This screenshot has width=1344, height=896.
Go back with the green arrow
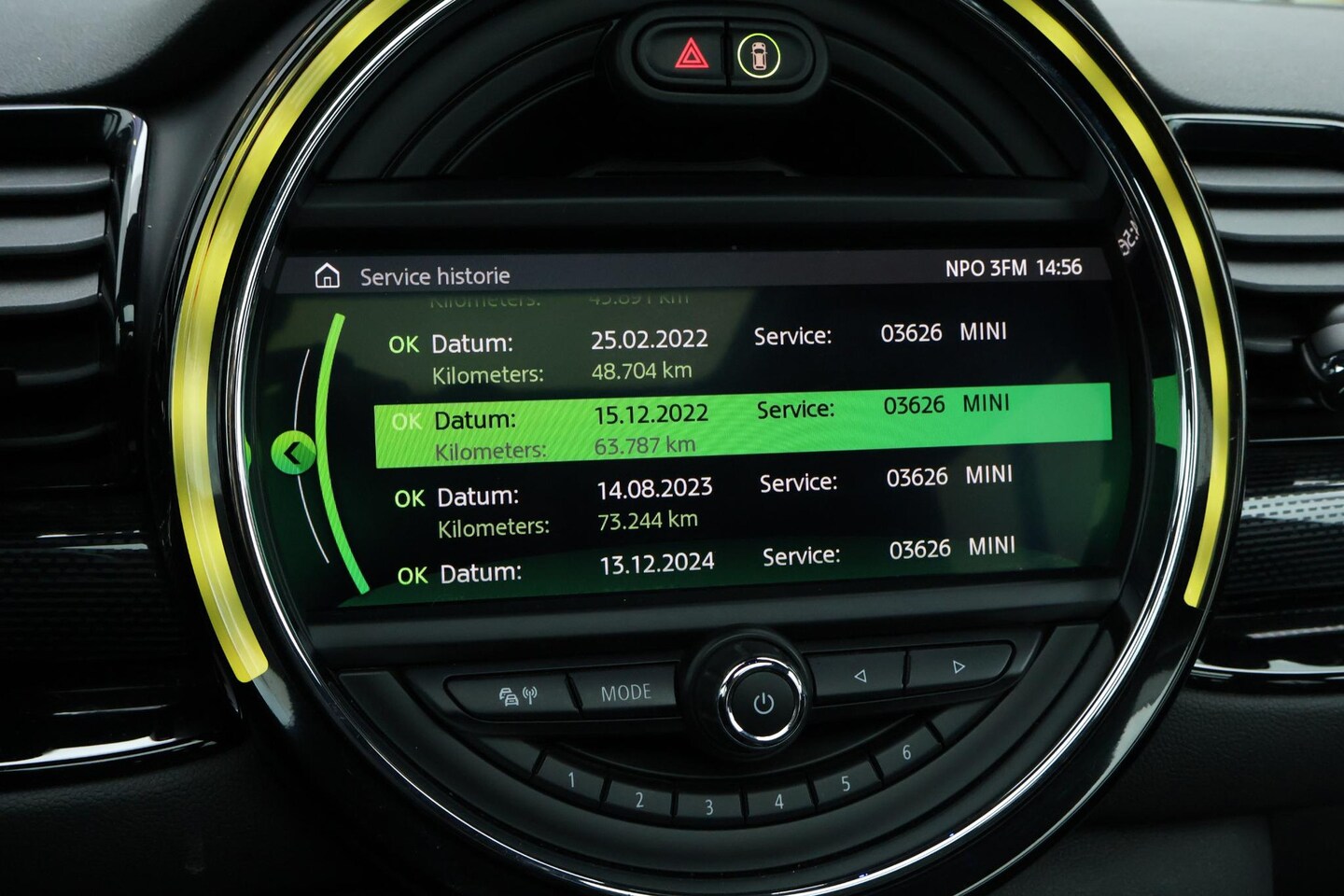[x=293, y=455]
